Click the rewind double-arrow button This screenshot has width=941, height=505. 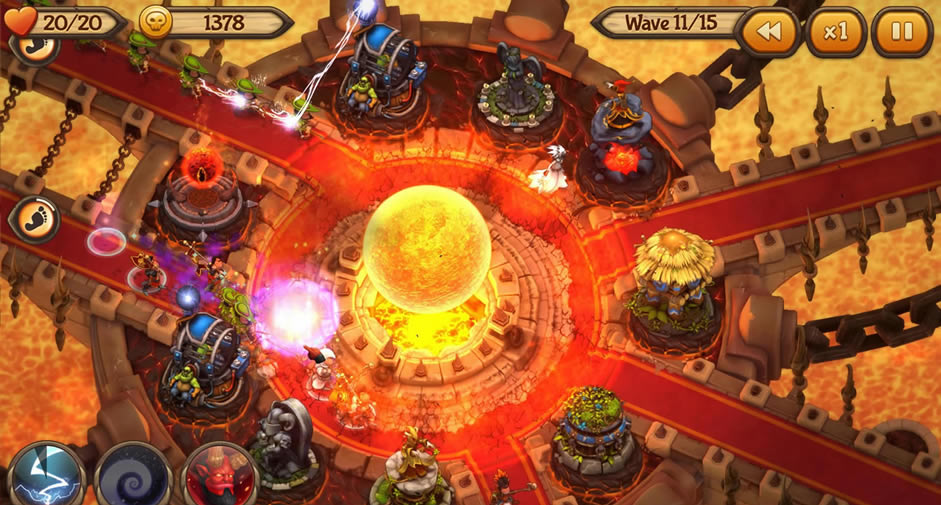click(768, 32)
